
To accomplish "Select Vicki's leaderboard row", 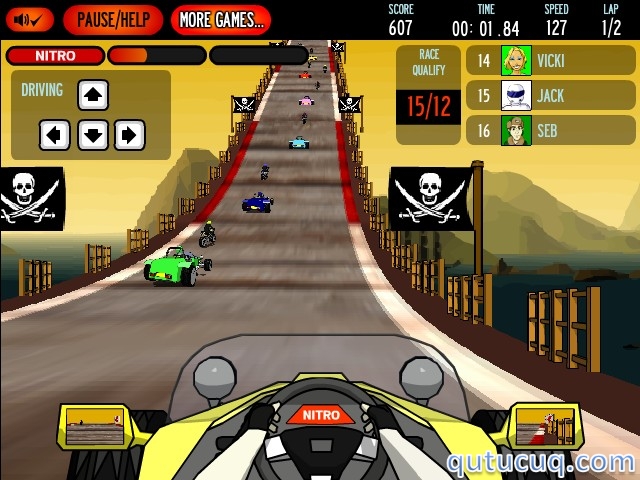I will pyautogui.click(x=550, y=60).
